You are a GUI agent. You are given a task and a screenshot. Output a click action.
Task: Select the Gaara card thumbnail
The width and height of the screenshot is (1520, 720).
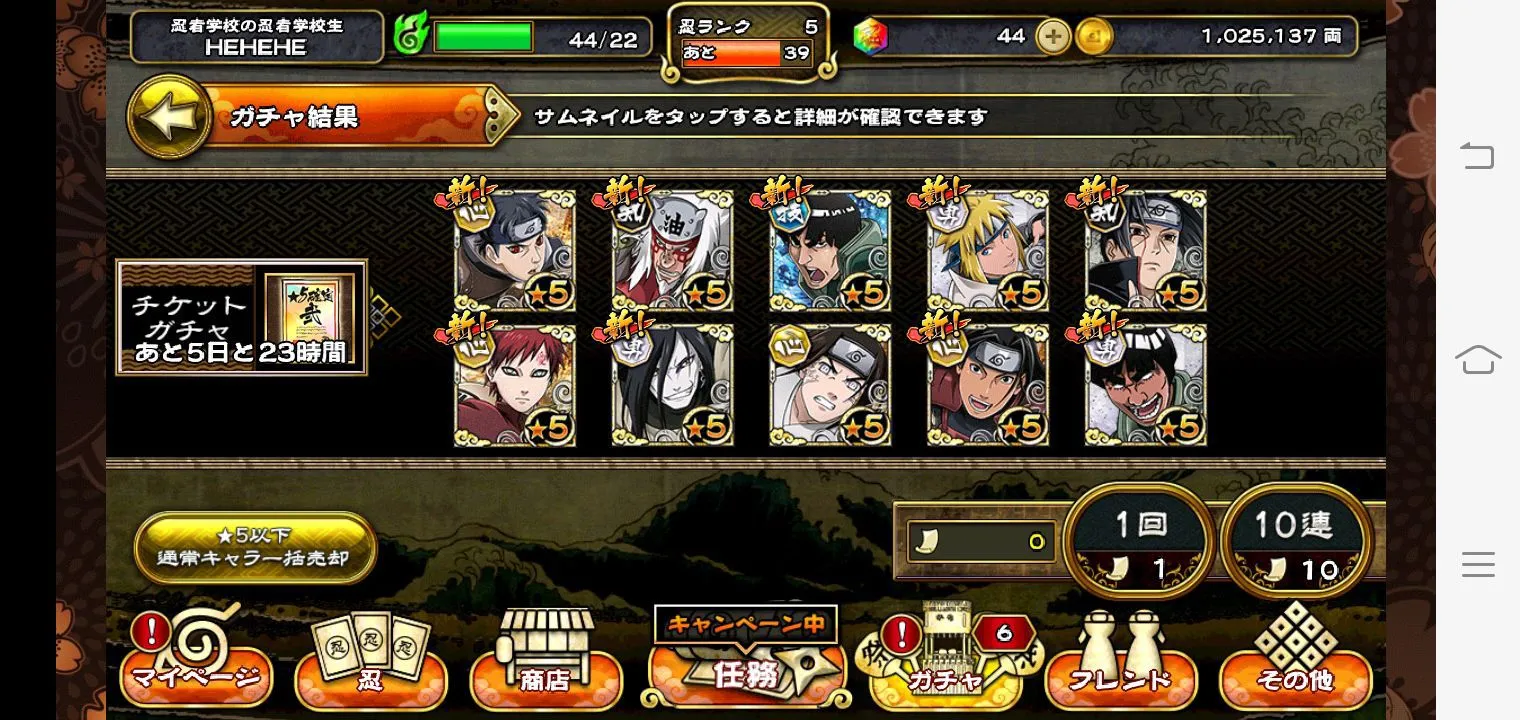(x=515, y=385)
